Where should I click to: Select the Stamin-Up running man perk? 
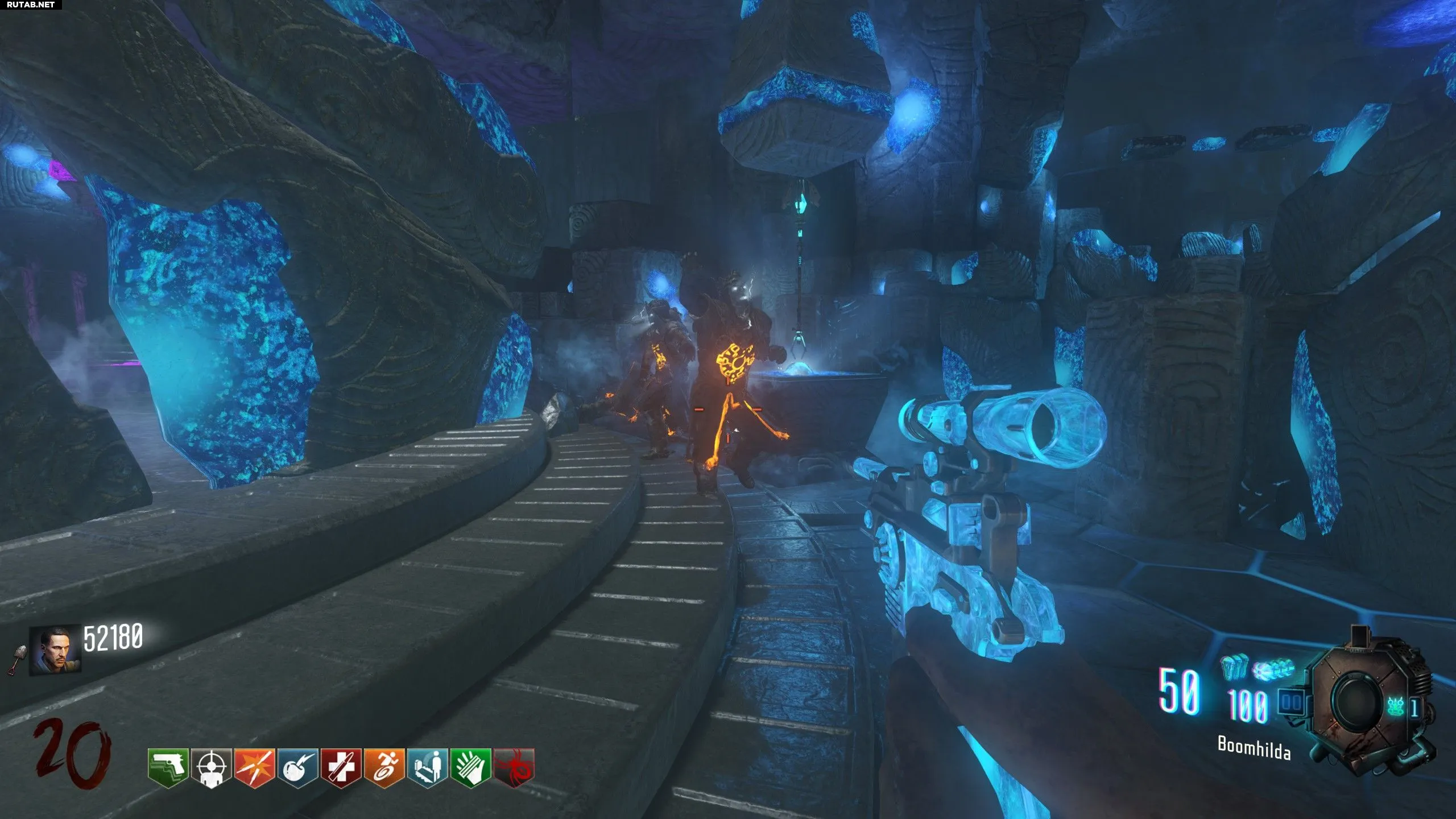[384, 768]
